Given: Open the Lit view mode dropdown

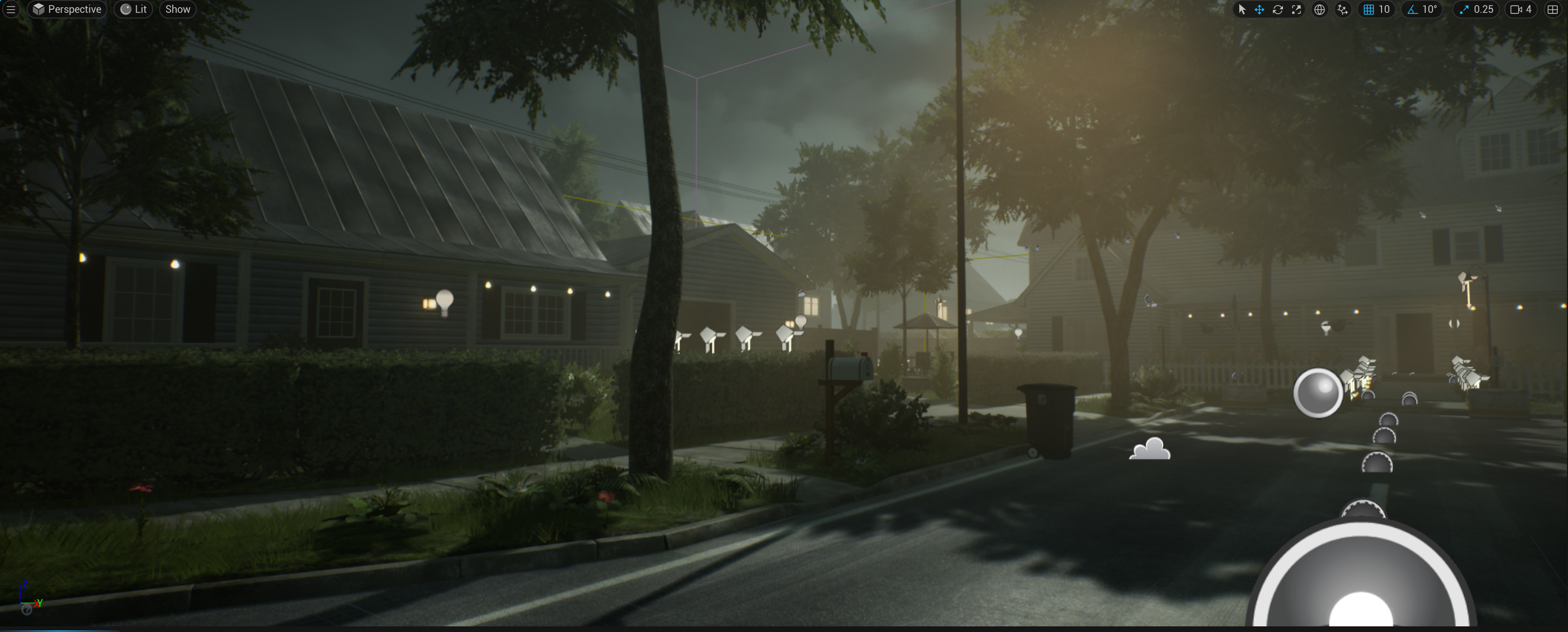Looking at the screenshot, I should pos(134,9).
